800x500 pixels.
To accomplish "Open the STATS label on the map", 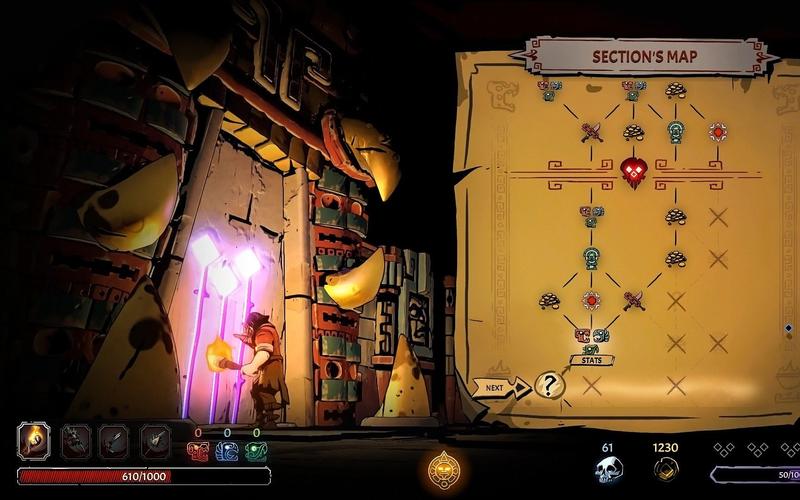I will (x=592, y=360).
